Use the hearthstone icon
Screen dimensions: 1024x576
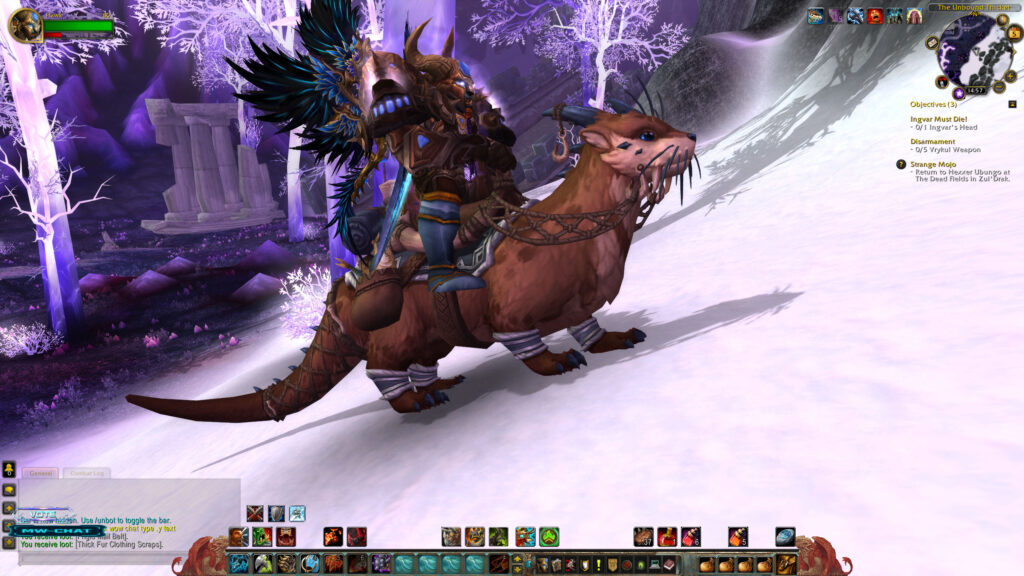click(785, 537)
